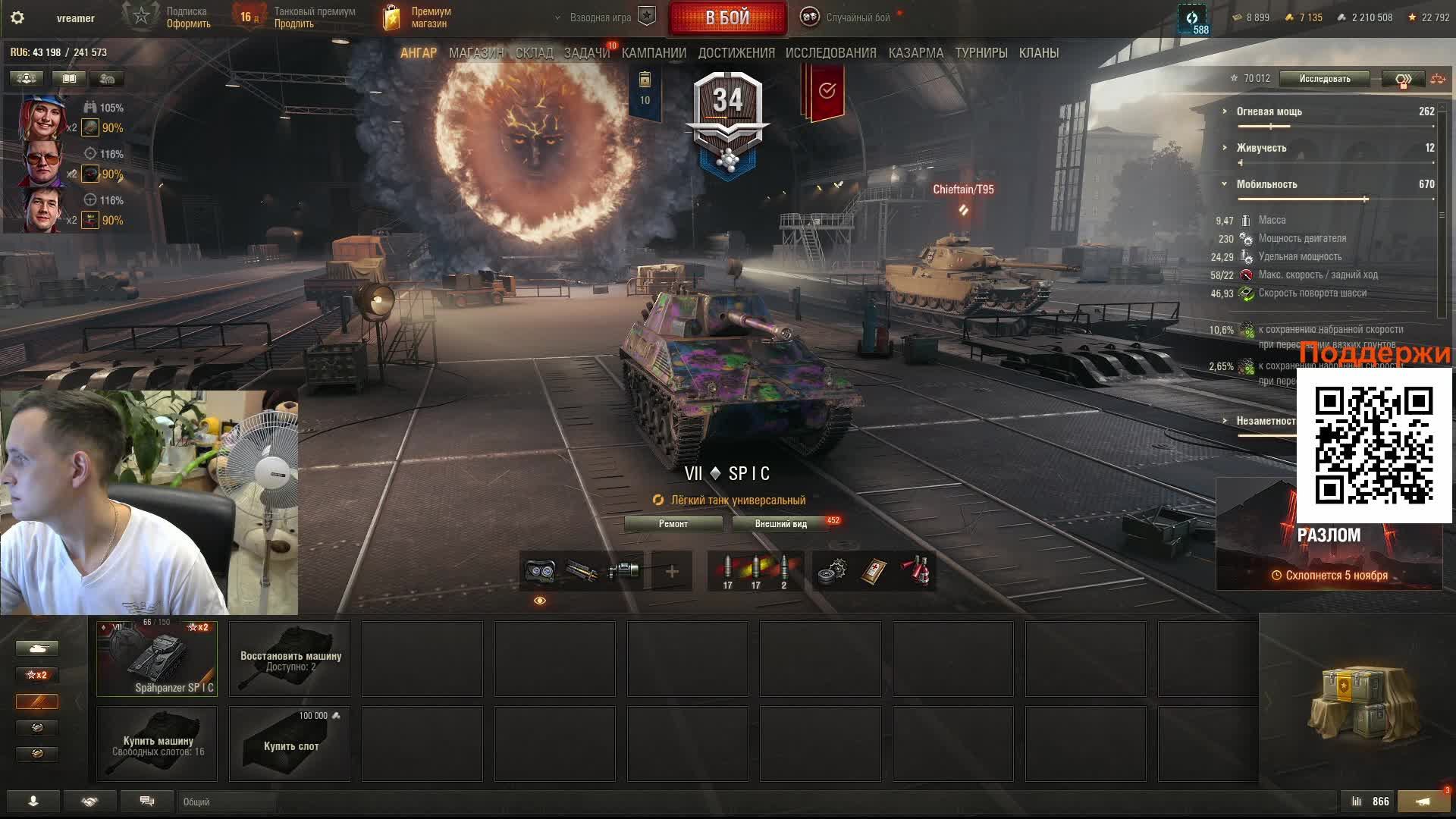
Task: Open the КЛАНЫ tab
Action: click(x=1038, y=53)
